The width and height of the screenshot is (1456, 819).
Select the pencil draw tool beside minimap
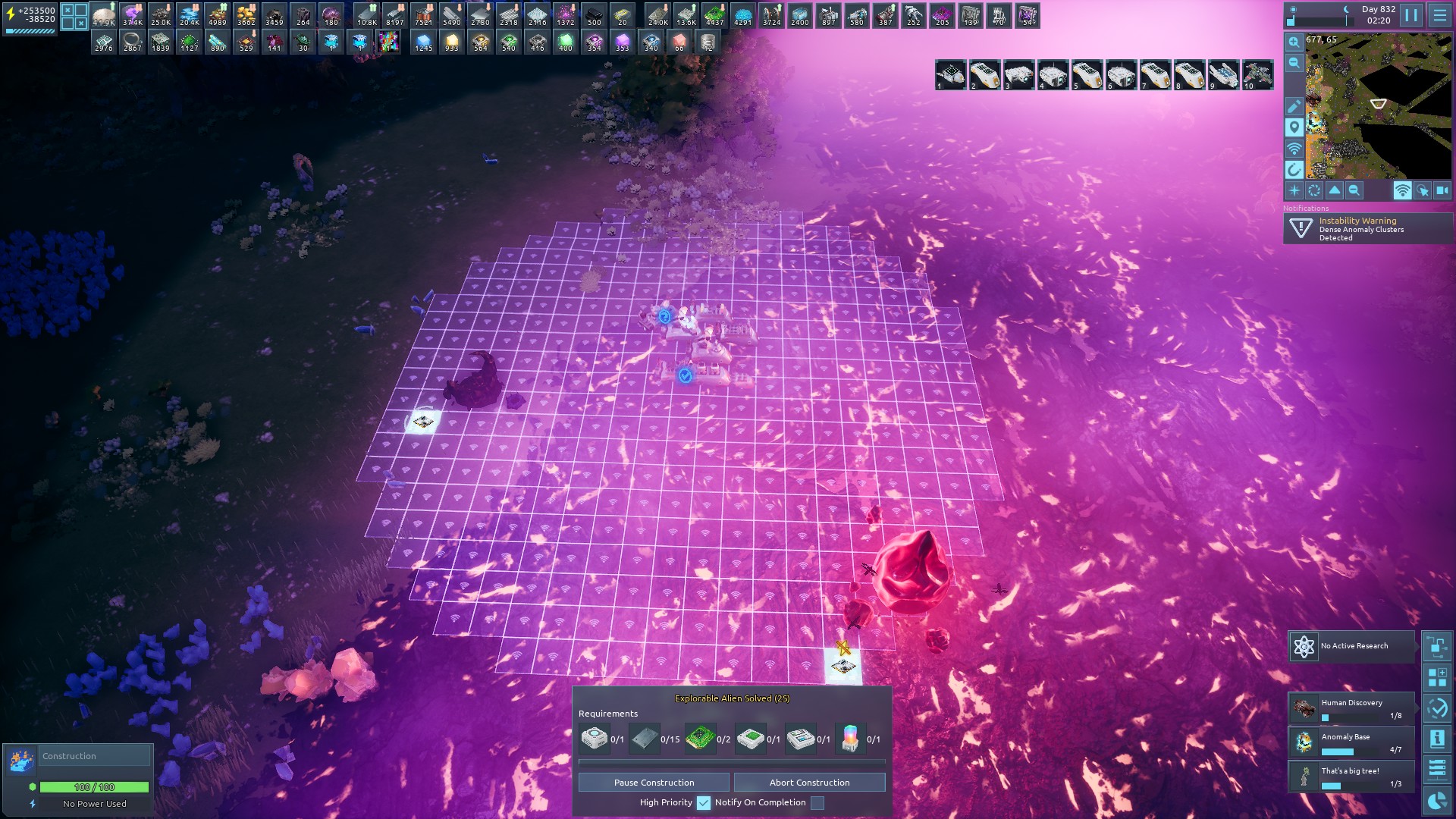pyautogui.click(x=1294, y=106)
